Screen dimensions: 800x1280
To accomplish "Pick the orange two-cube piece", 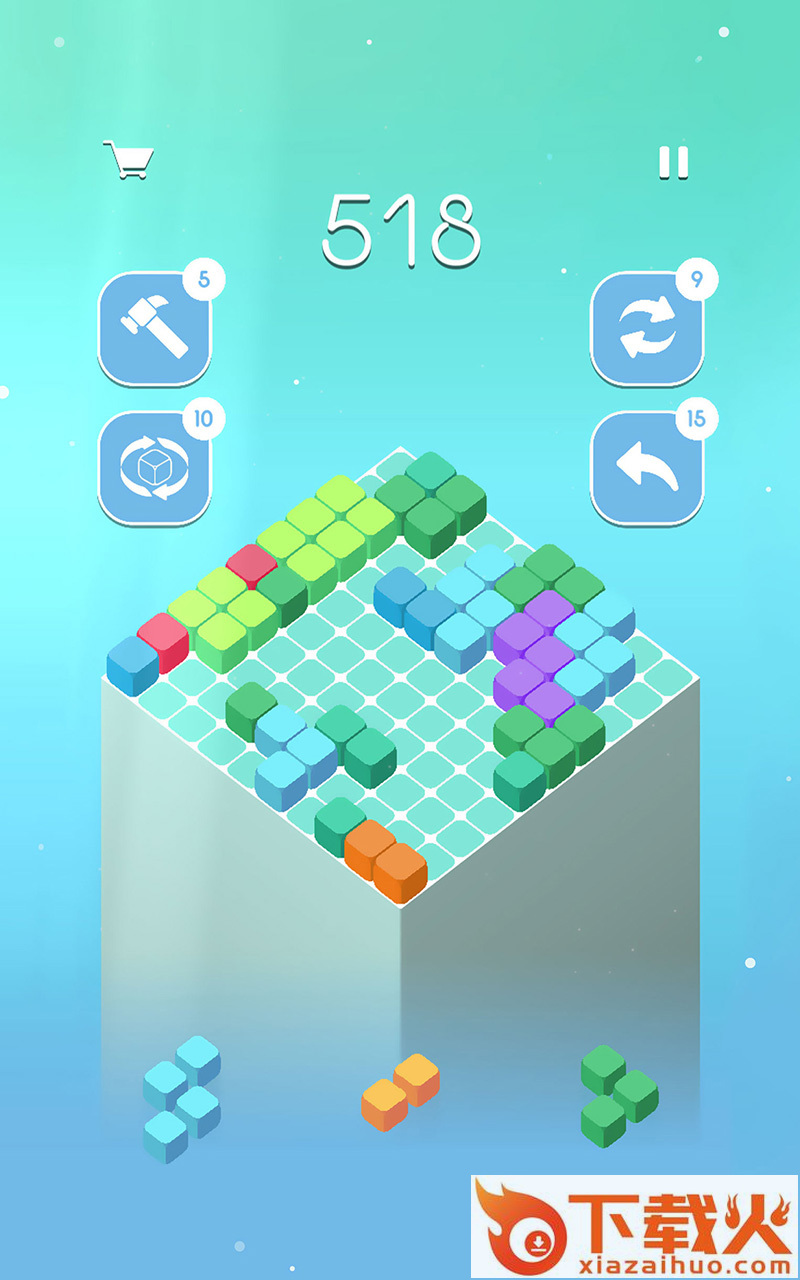I will (400, 1092).
